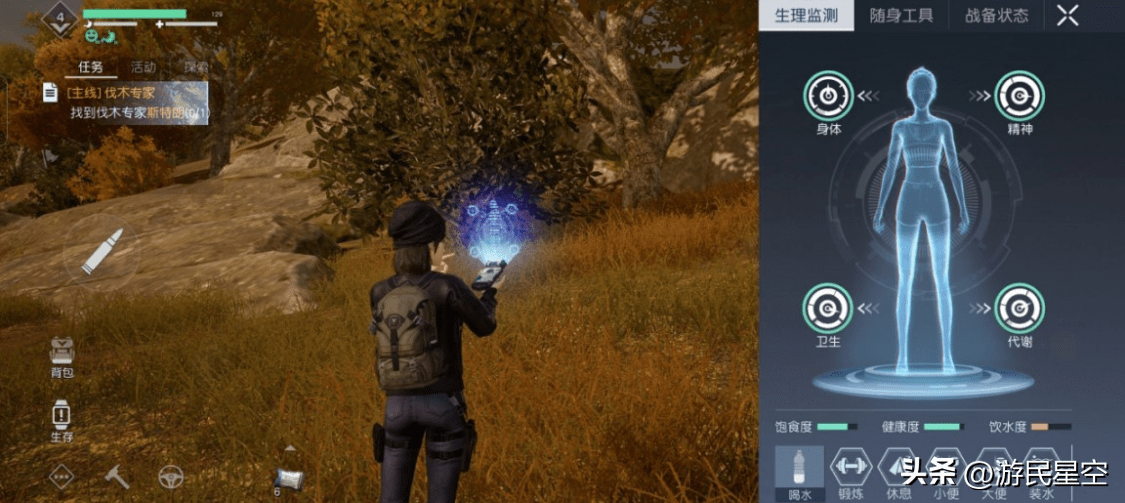Check the 代谢 metabolism gauge
The width and height of the screenshot is (1125, 503).
(1020, 309)
